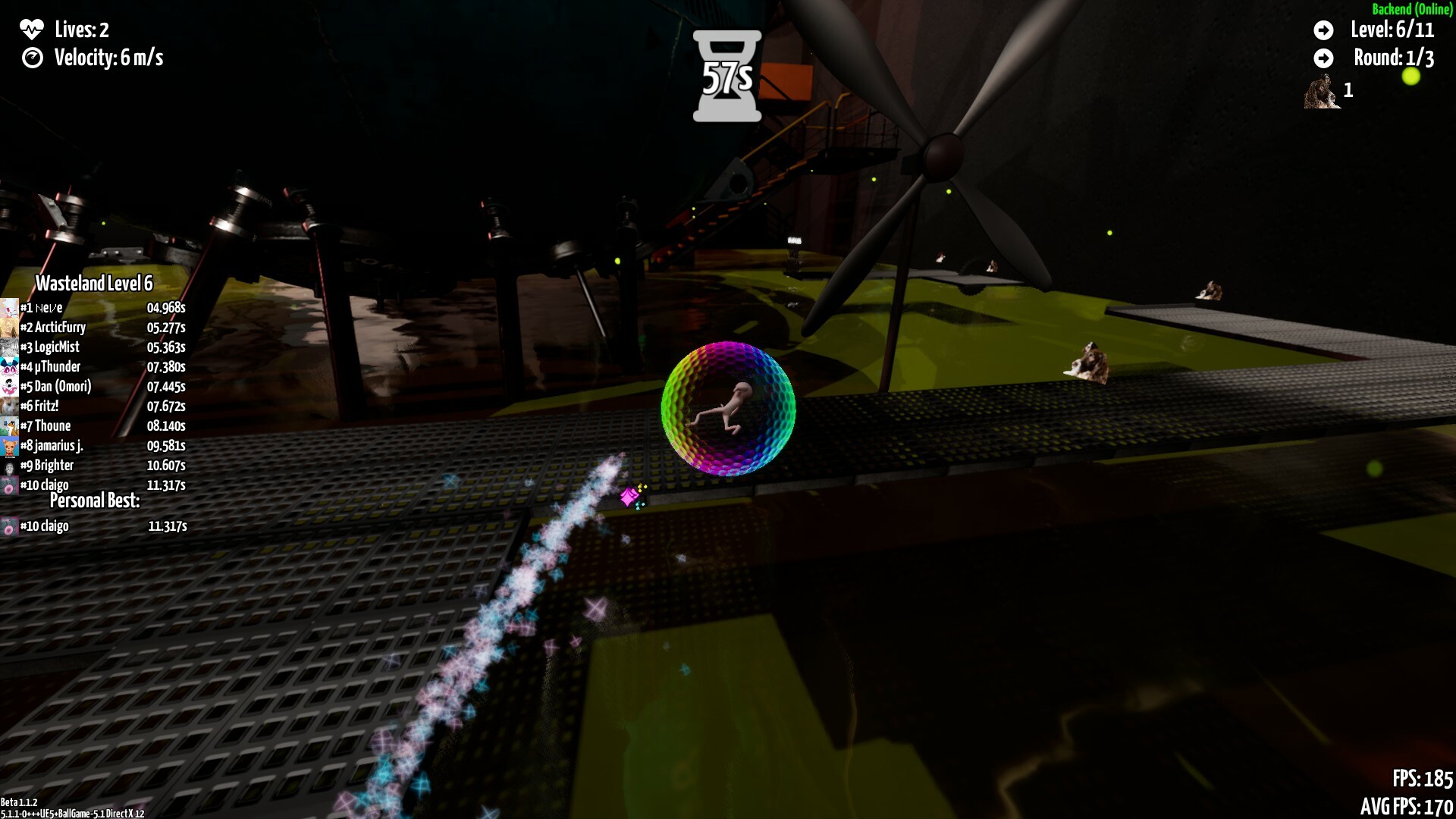
Task: Click Dan (Omori)'s leaderboard avatar
Action: click(8, 386)
